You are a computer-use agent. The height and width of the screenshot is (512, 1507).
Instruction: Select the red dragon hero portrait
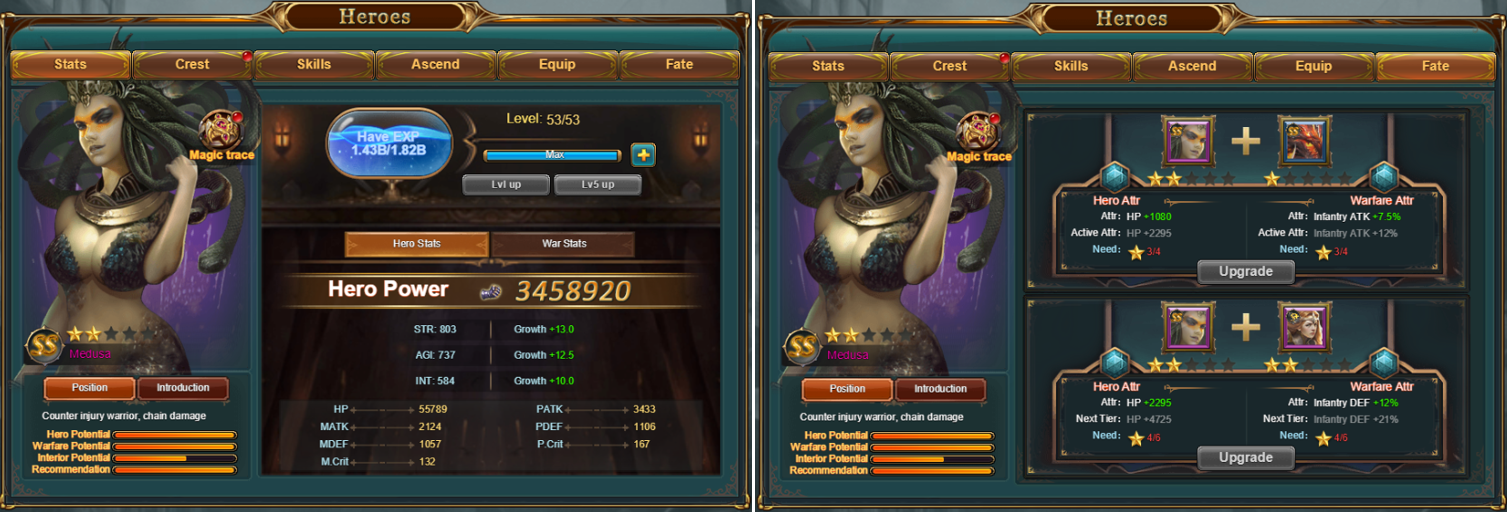1304,141
